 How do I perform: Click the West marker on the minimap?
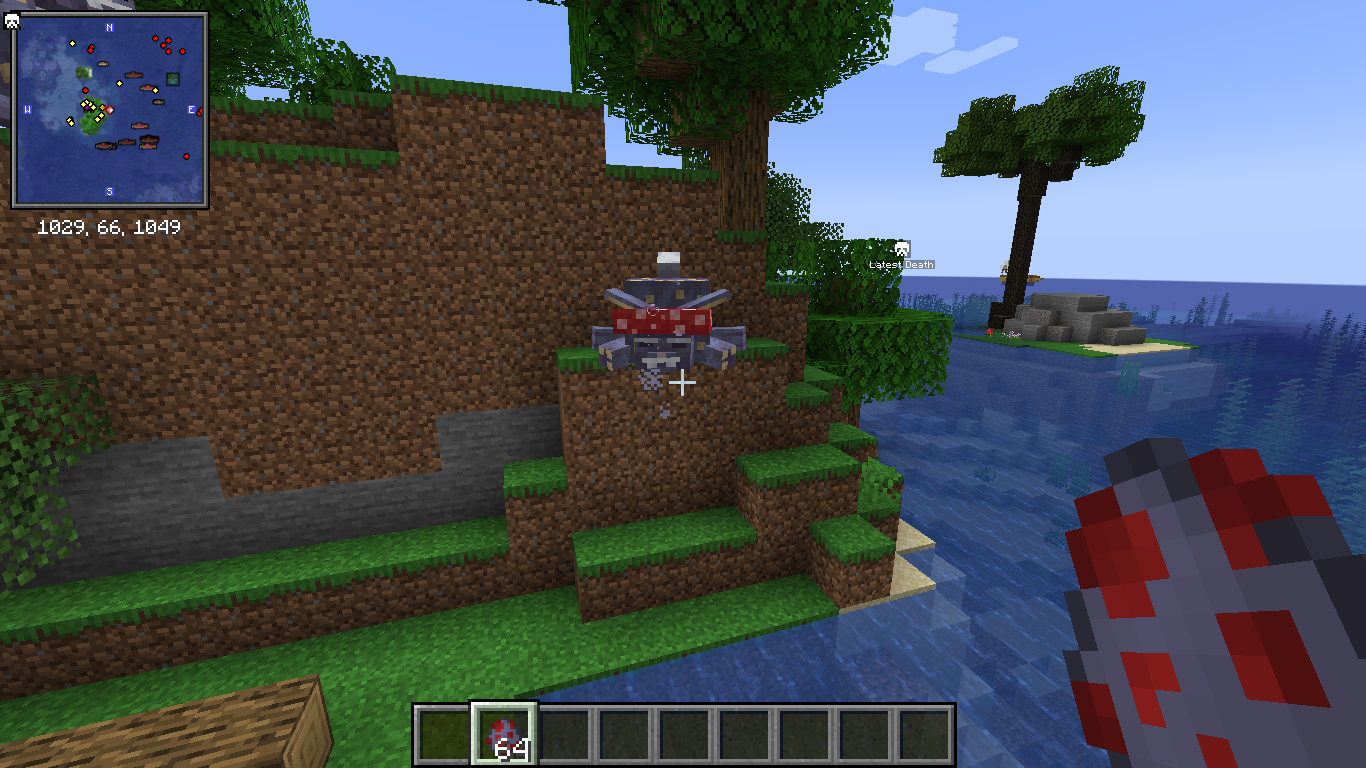27,110
